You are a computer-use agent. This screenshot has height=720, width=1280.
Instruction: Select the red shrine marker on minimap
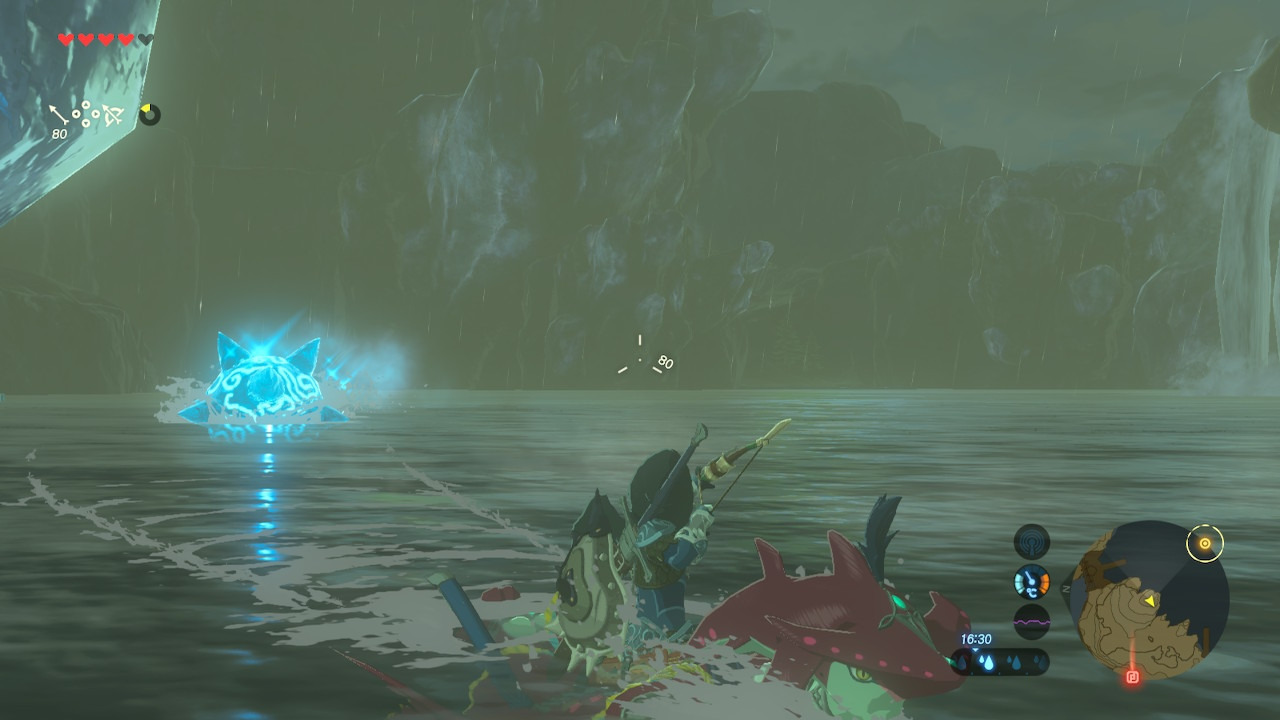pos(1132,677)
